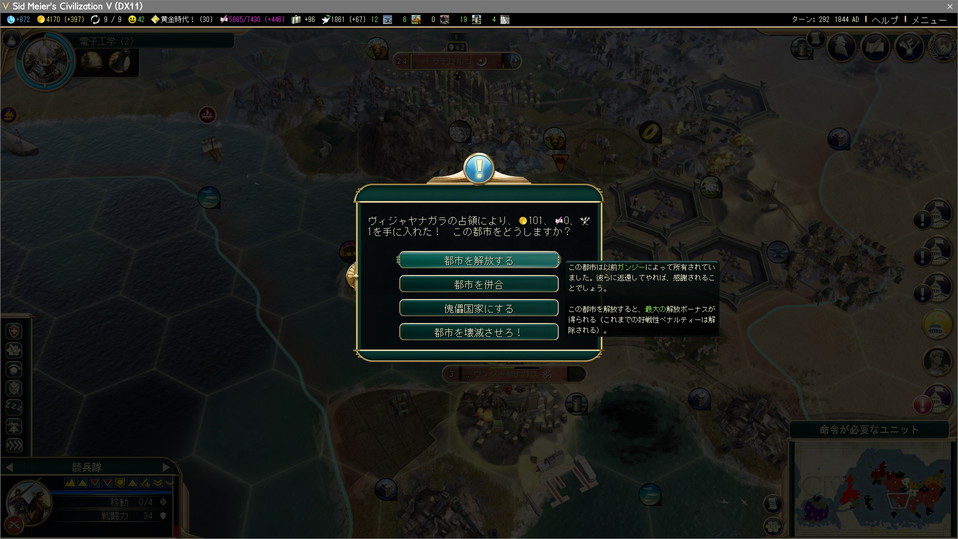Pick 傀儡国家にする to puppet the city
958x539 pixels.
click(x=478, y=308)
